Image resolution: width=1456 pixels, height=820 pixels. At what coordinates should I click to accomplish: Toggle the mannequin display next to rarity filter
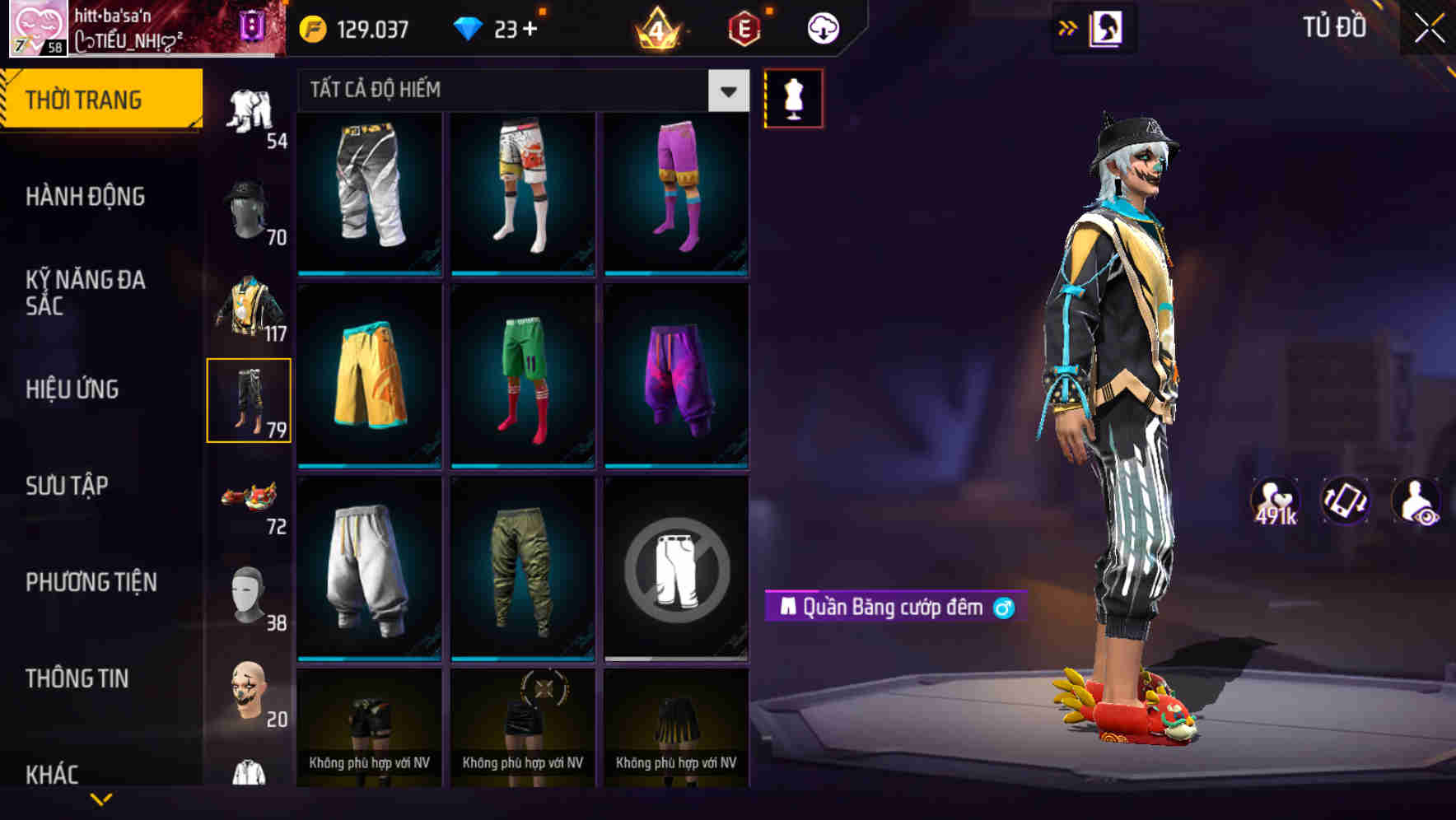pyautogui.click(x=793, y=97)
